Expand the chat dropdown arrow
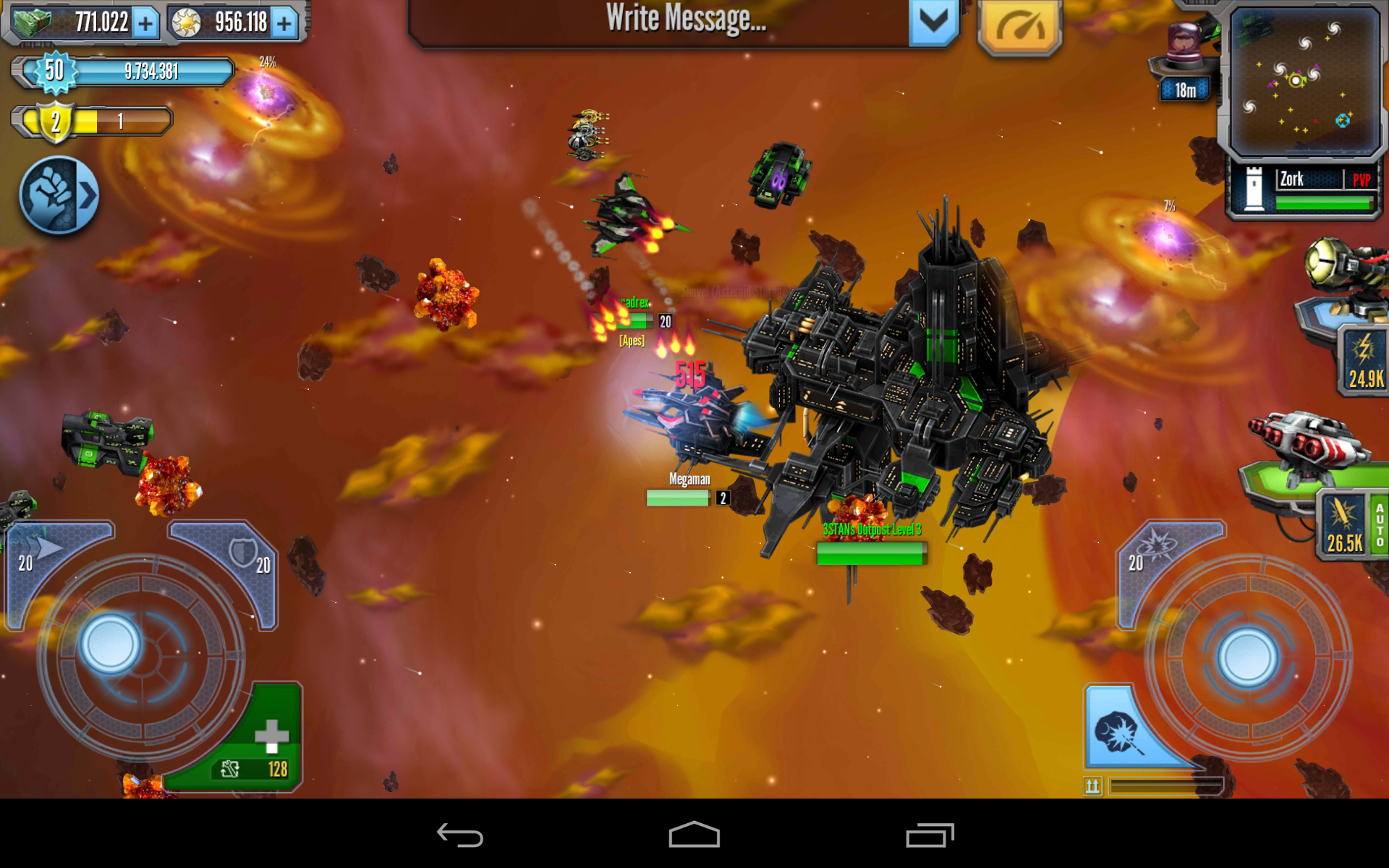The height and width of the screenshot is (868, 1389). coord(933,22)
